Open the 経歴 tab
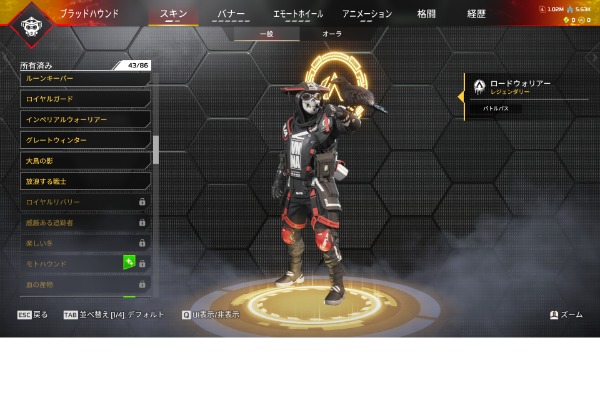The image size is (600, 416). coord(476,14)
